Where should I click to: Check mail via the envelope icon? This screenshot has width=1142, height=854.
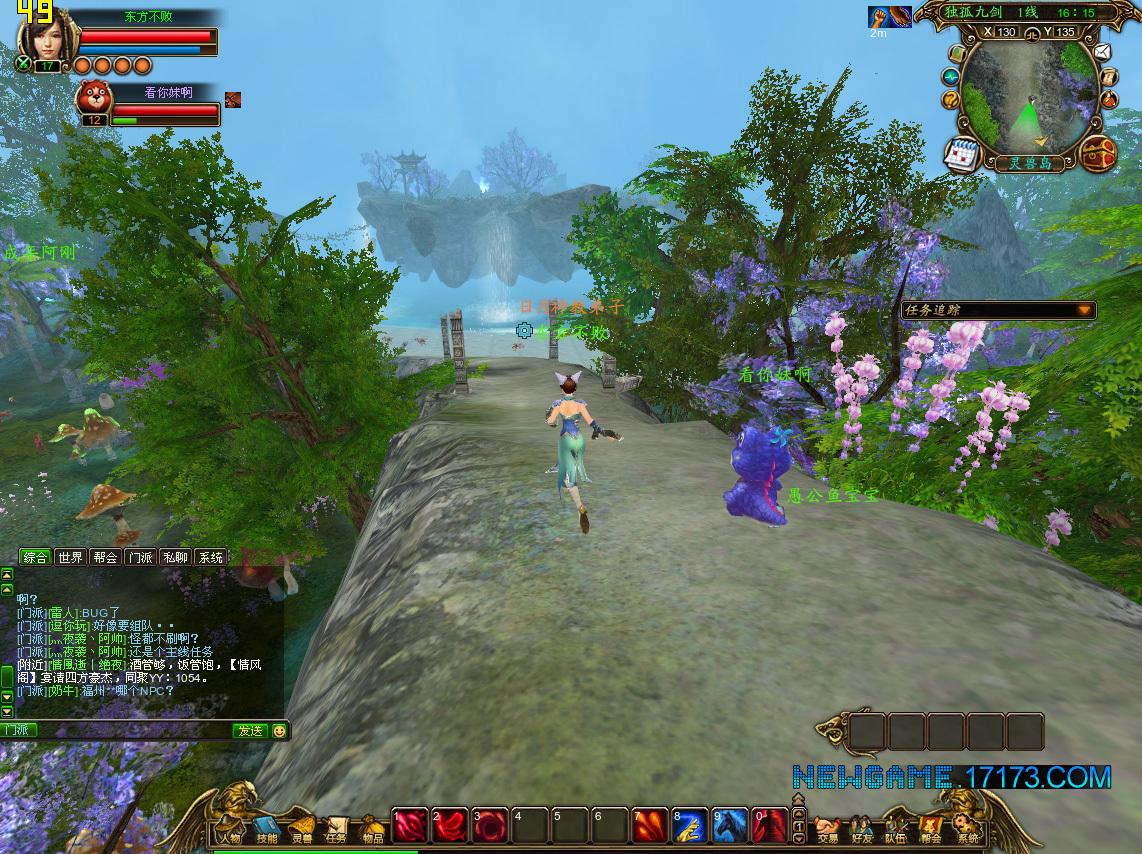coord(1102,52)
